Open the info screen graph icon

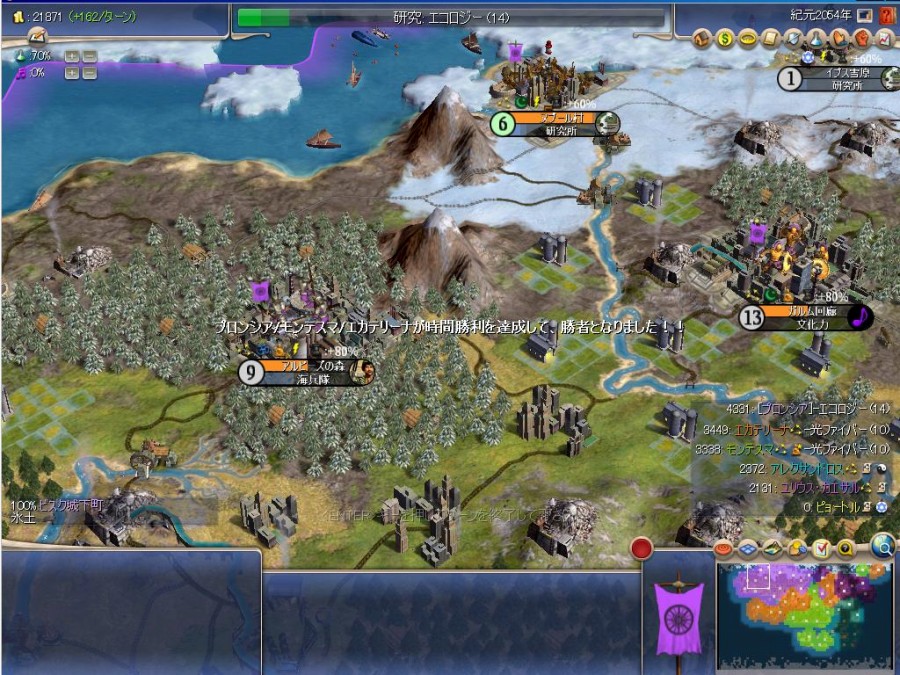click(884, 39)
